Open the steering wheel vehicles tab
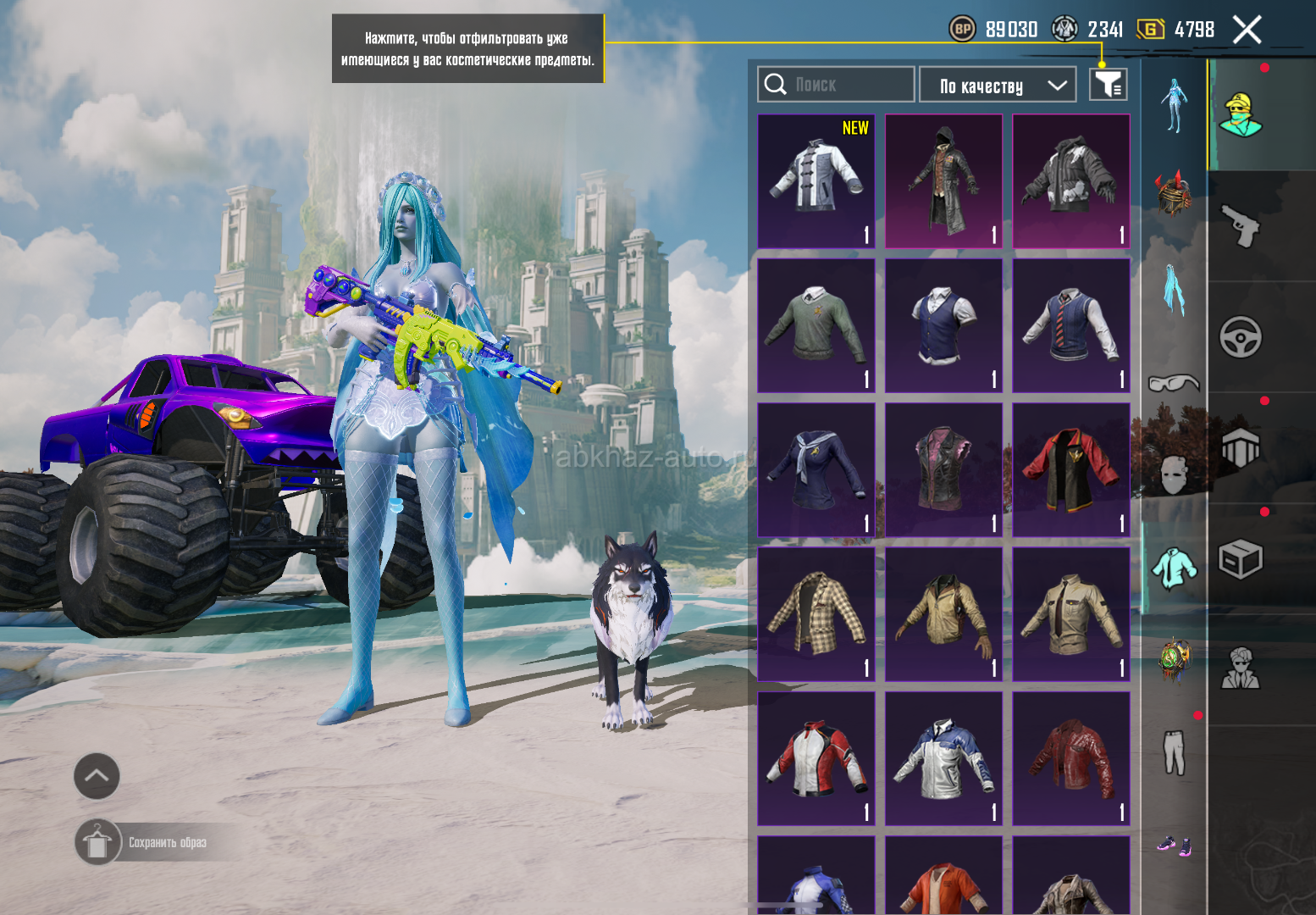Image resolution: width=1316 pixels, height=915 pixels. [x=1241, y=337]
